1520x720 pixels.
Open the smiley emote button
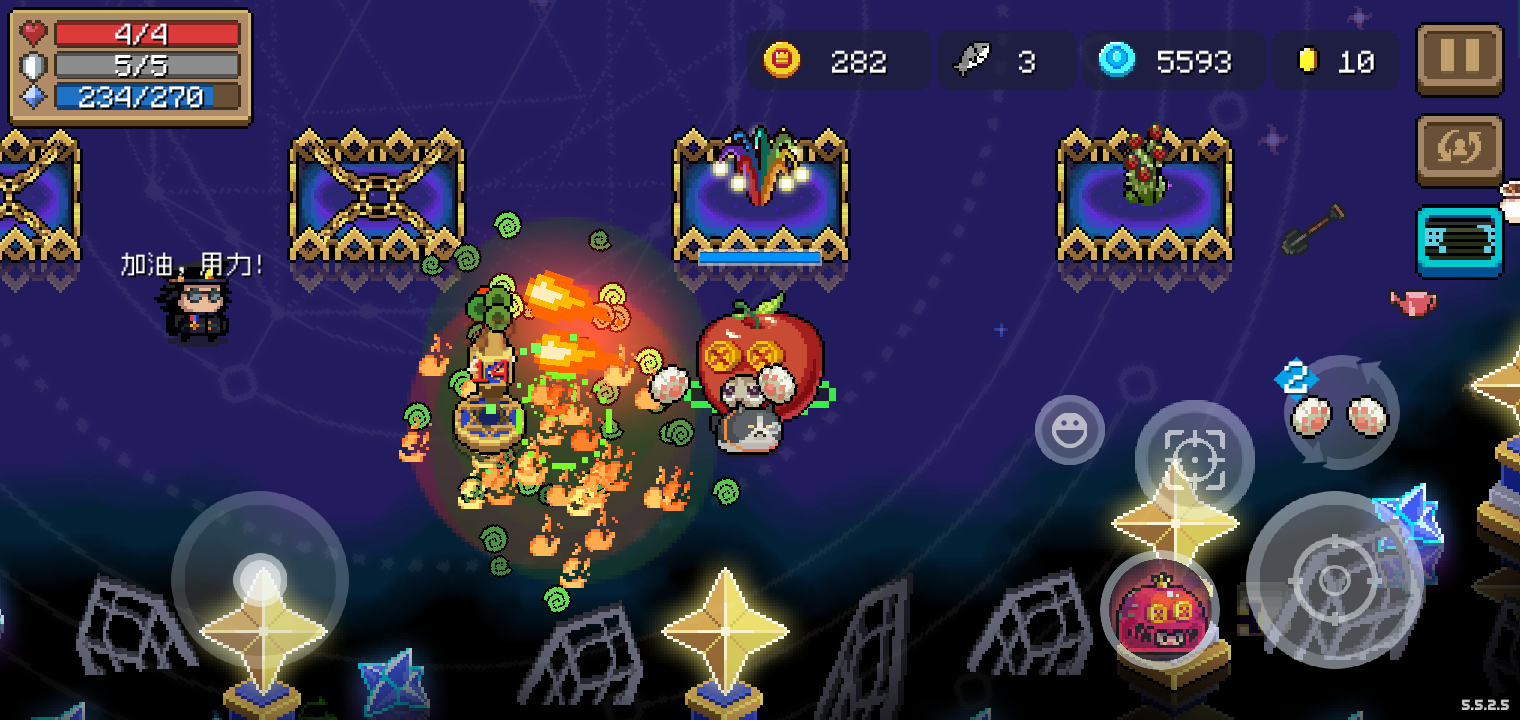click(x=1069, y=430)
